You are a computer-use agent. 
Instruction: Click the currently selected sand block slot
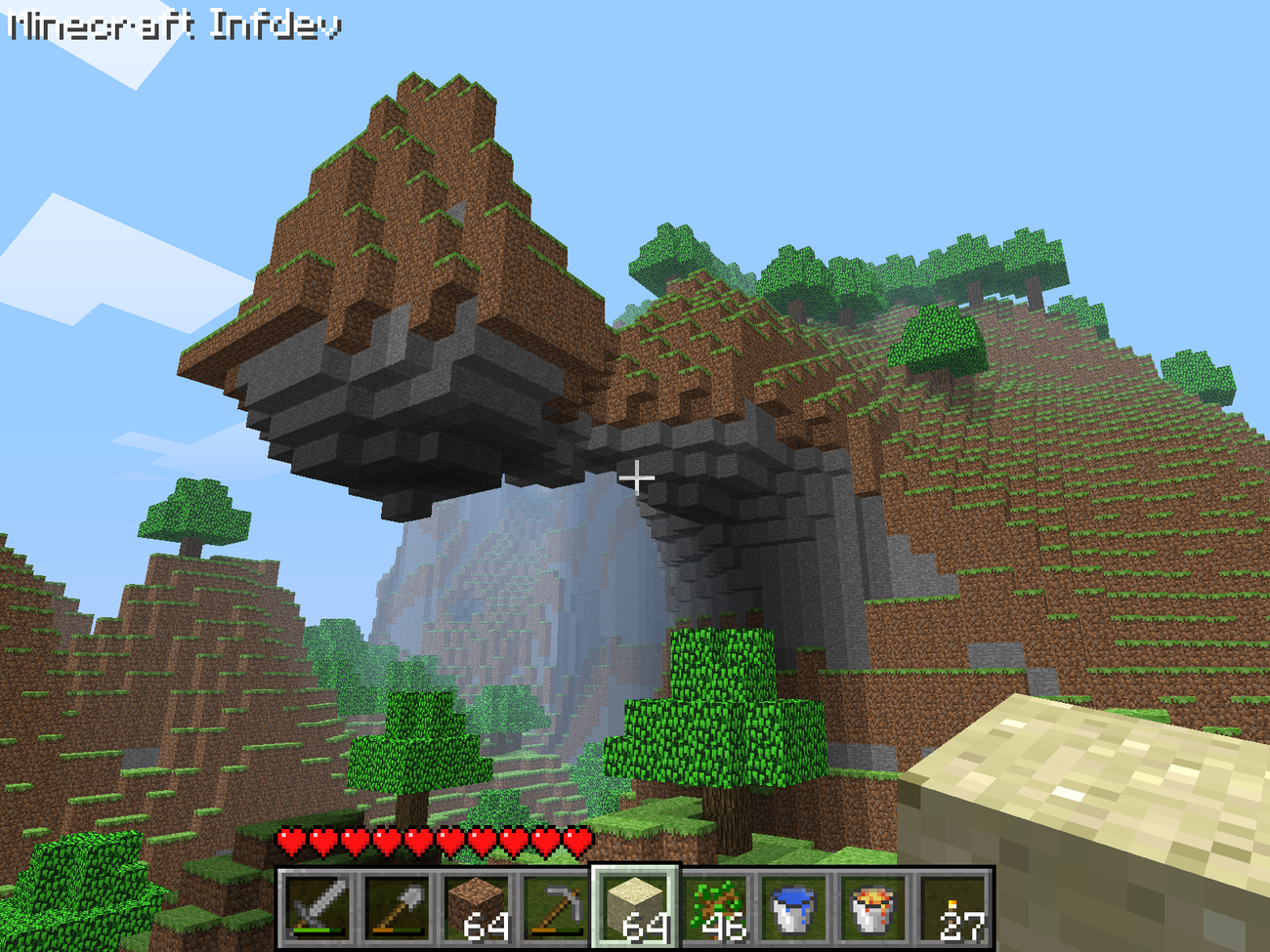click(635, 909)
